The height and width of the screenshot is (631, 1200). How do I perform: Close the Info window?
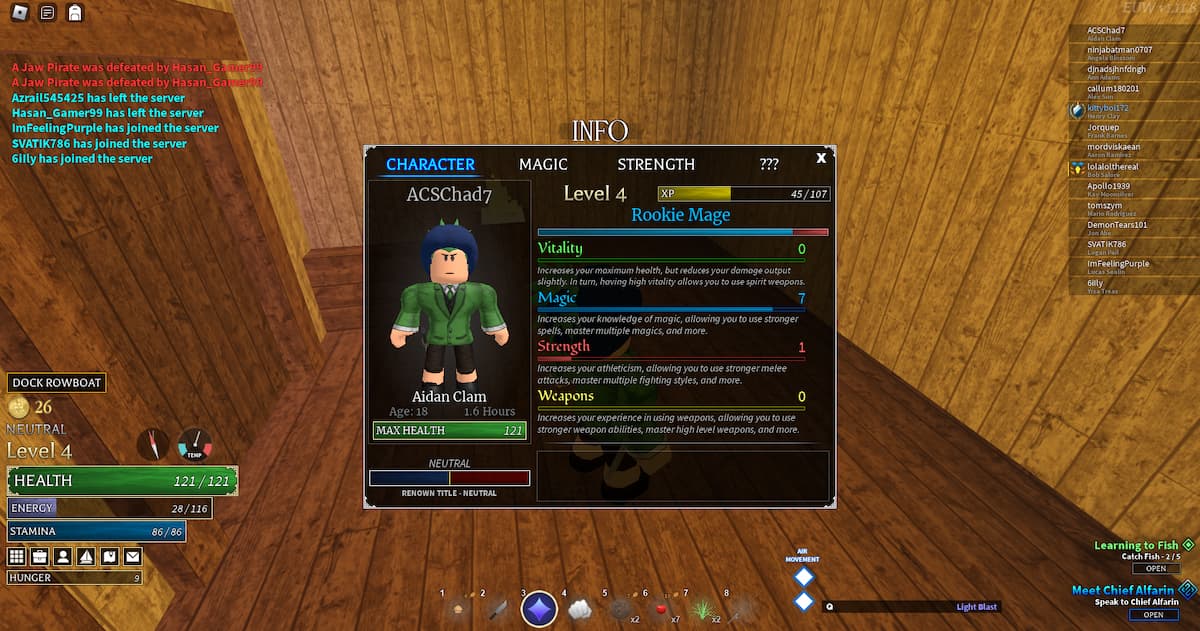(821, 158)
